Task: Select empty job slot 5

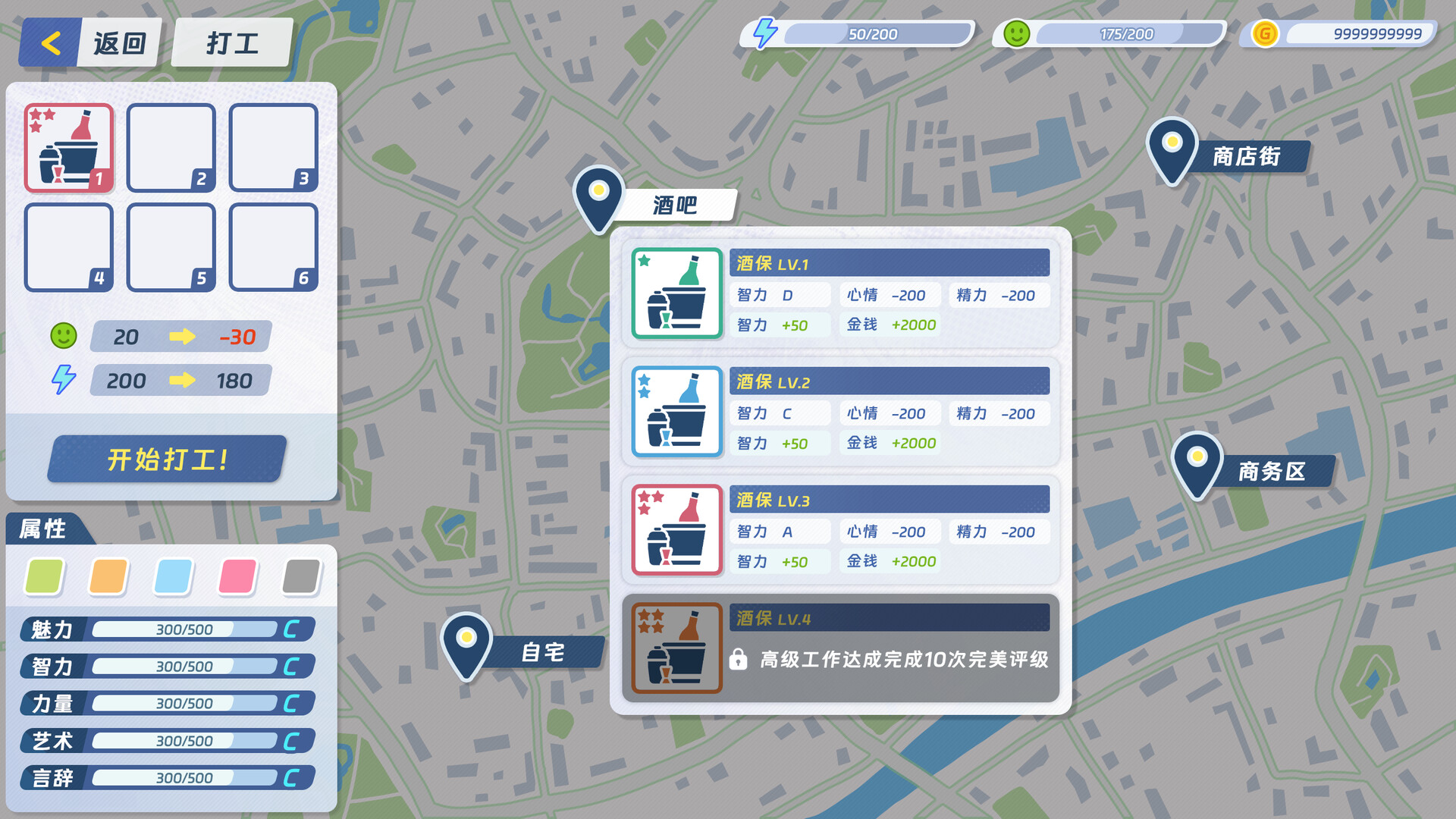Action: coord(171,248)
